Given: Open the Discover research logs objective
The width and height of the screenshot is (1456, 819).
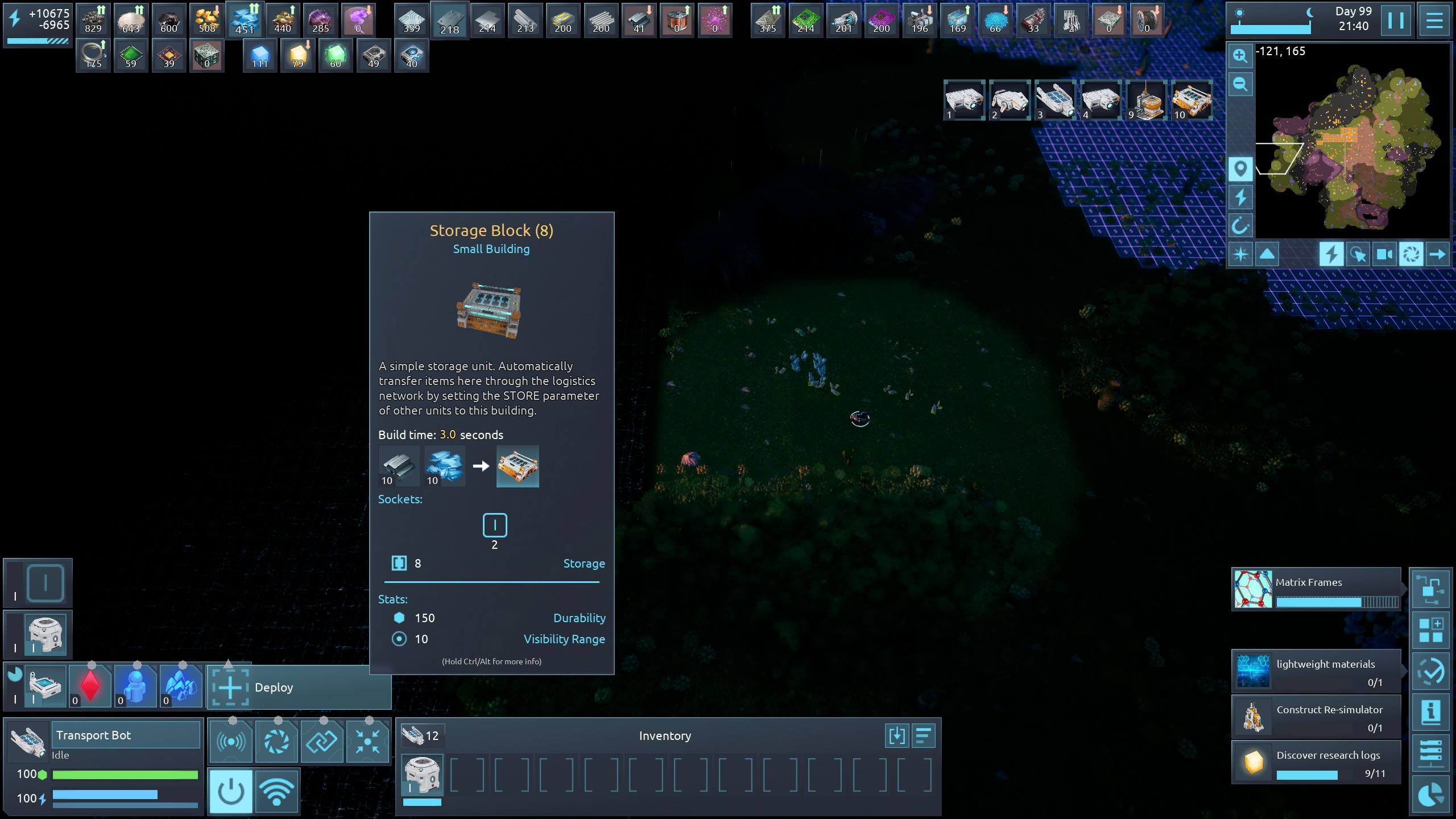Looking at the screenshot, I should point(1316,762).
